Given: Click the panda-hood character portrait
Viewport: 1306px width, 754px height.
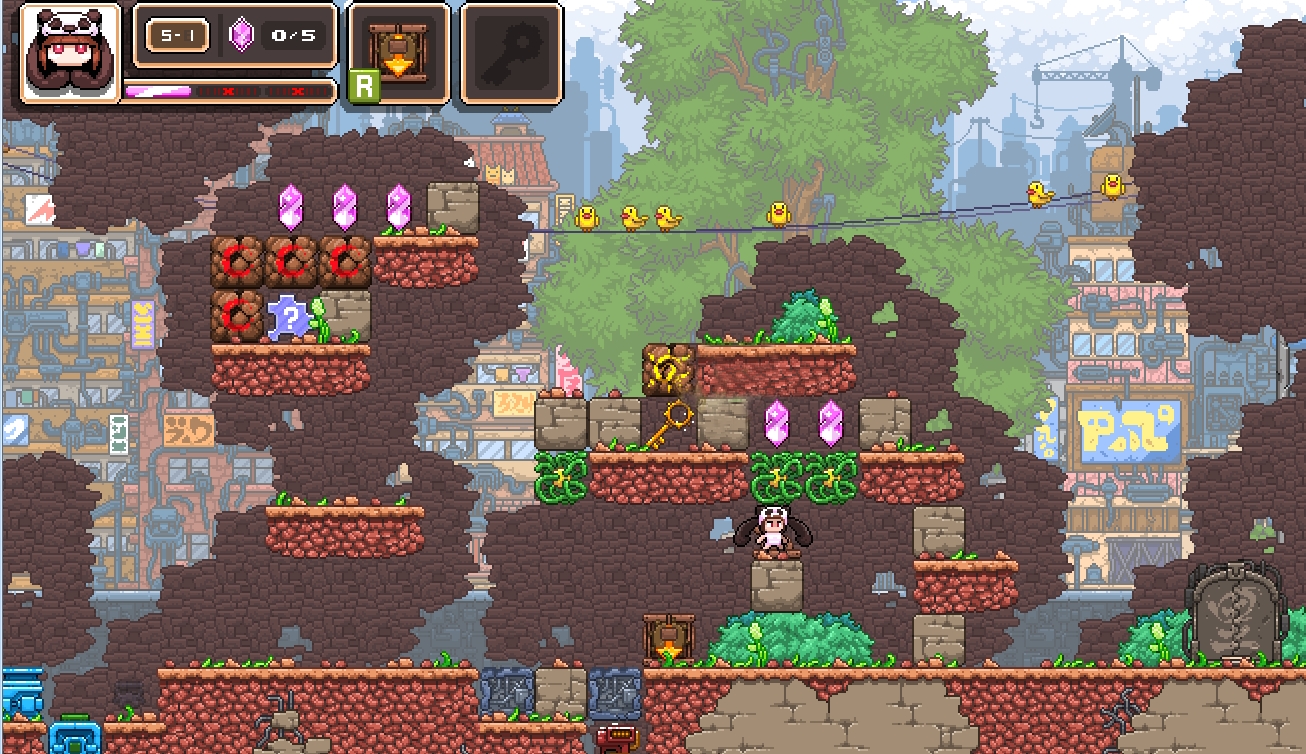Looking at the screenshot, I should coord(68,53).
